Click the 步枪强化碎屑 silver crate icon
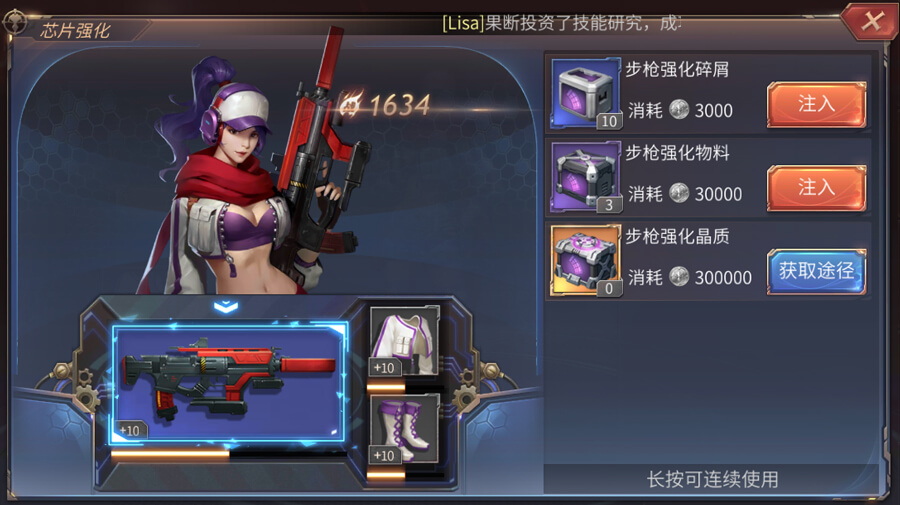 click(586, 94)
